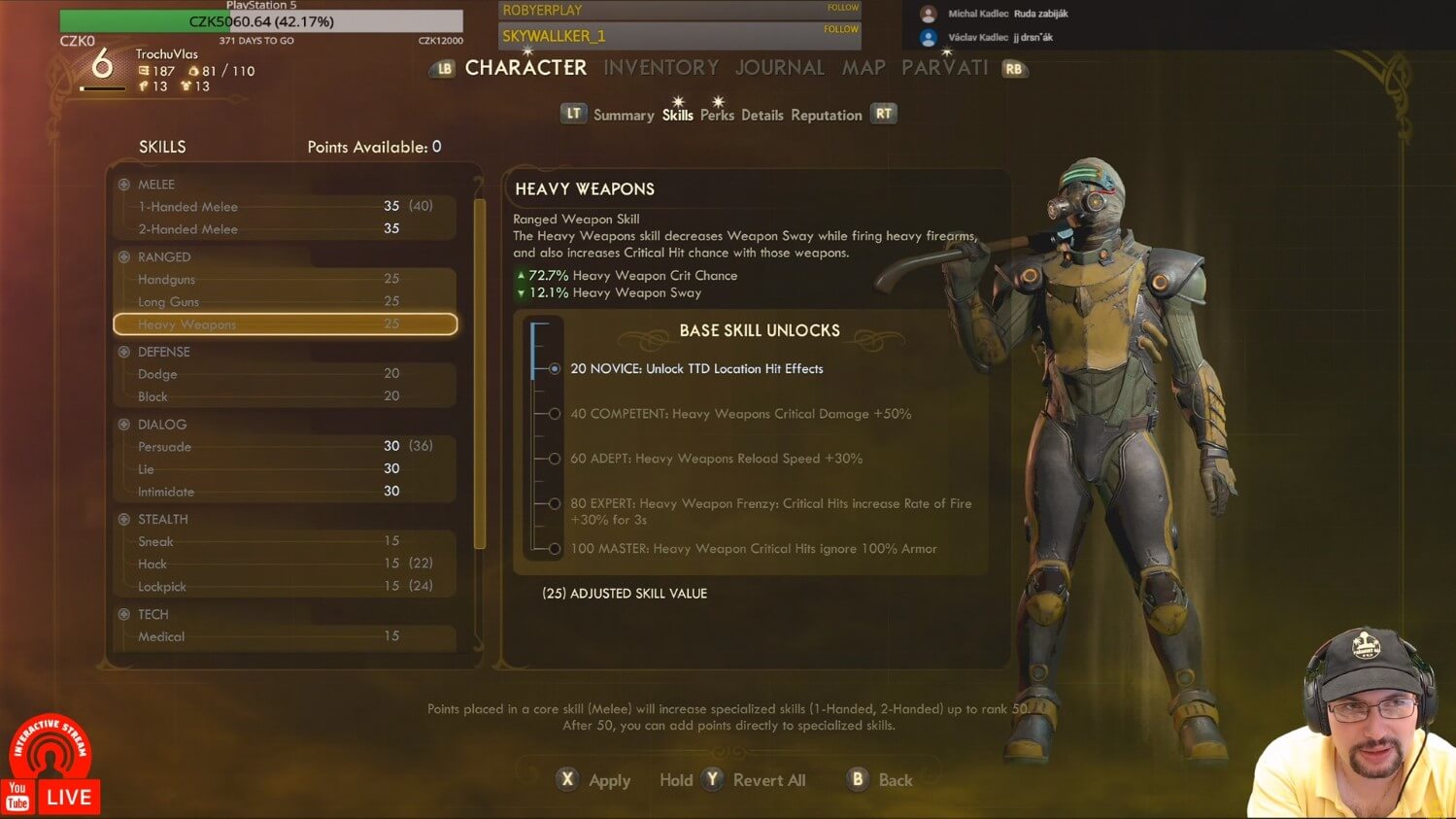Image resolution: width=1456 pixels, height=819 pixels.
Task: View the Reputation sub-tab
Action: click(826, 115)
